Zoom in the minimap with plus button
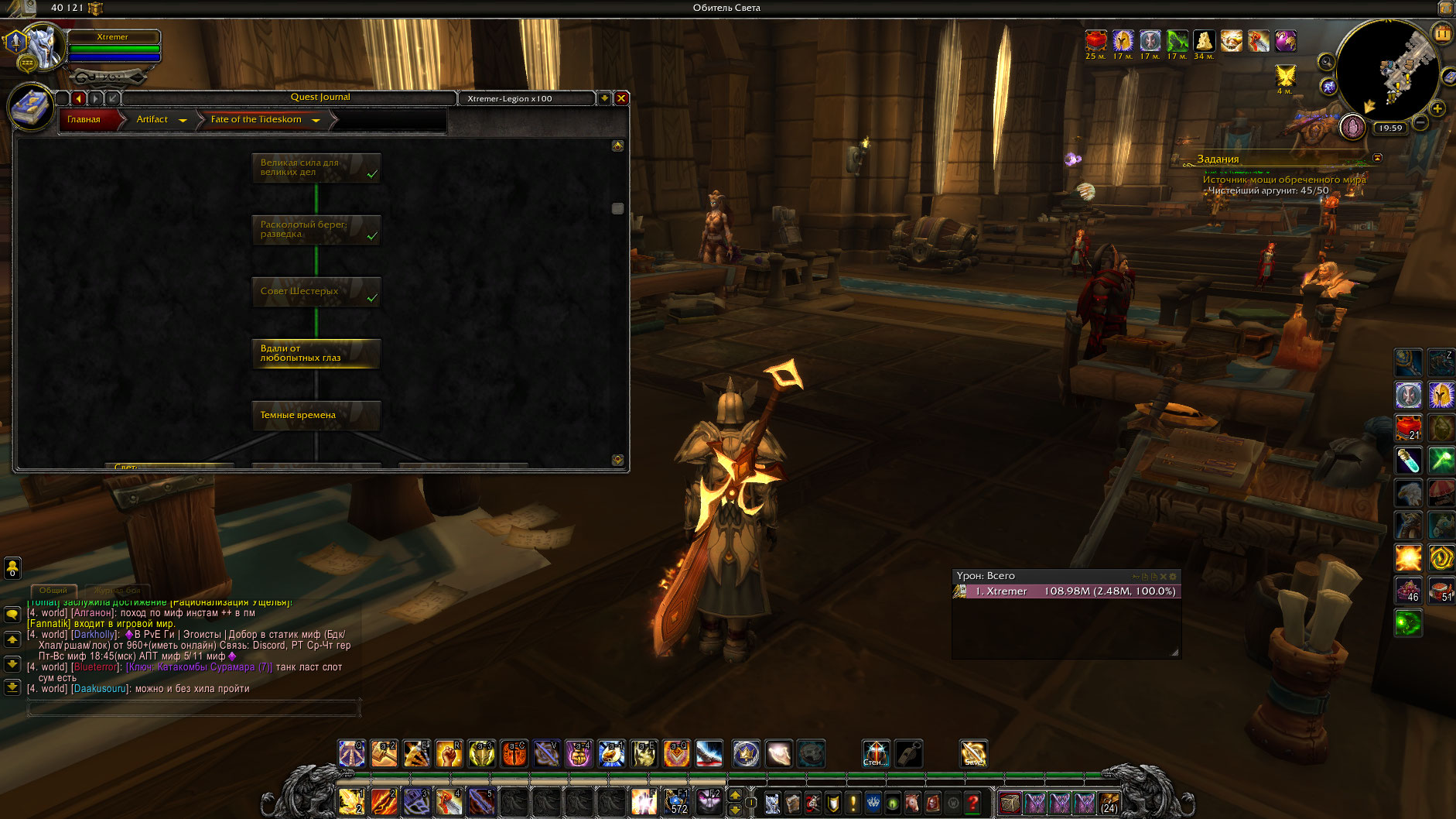 pyautogui.click(x=1437, y=108)
